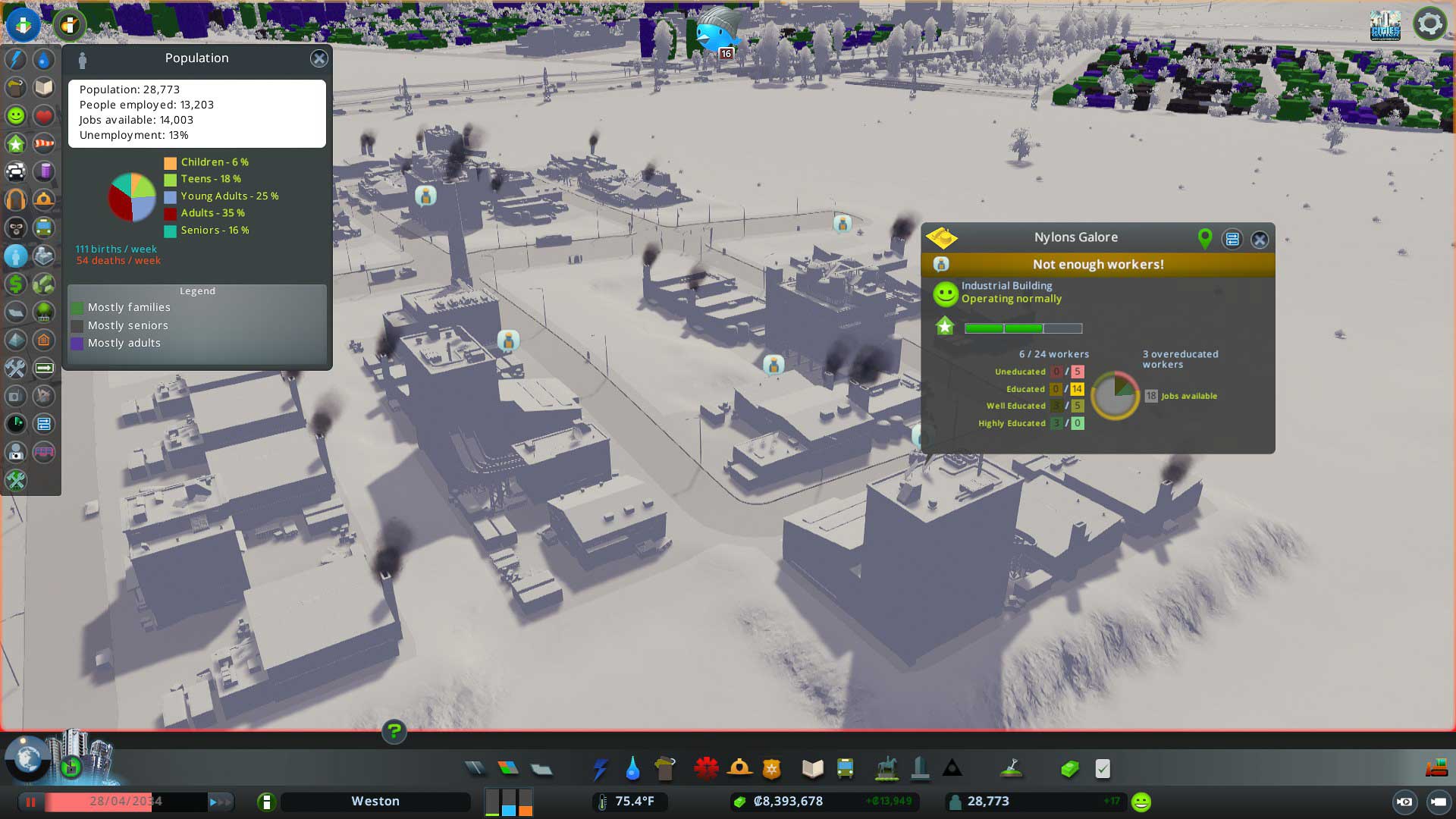
Task: Show the Happiness smiley info view
Action: pyautogui.click(x=16, y=115)
